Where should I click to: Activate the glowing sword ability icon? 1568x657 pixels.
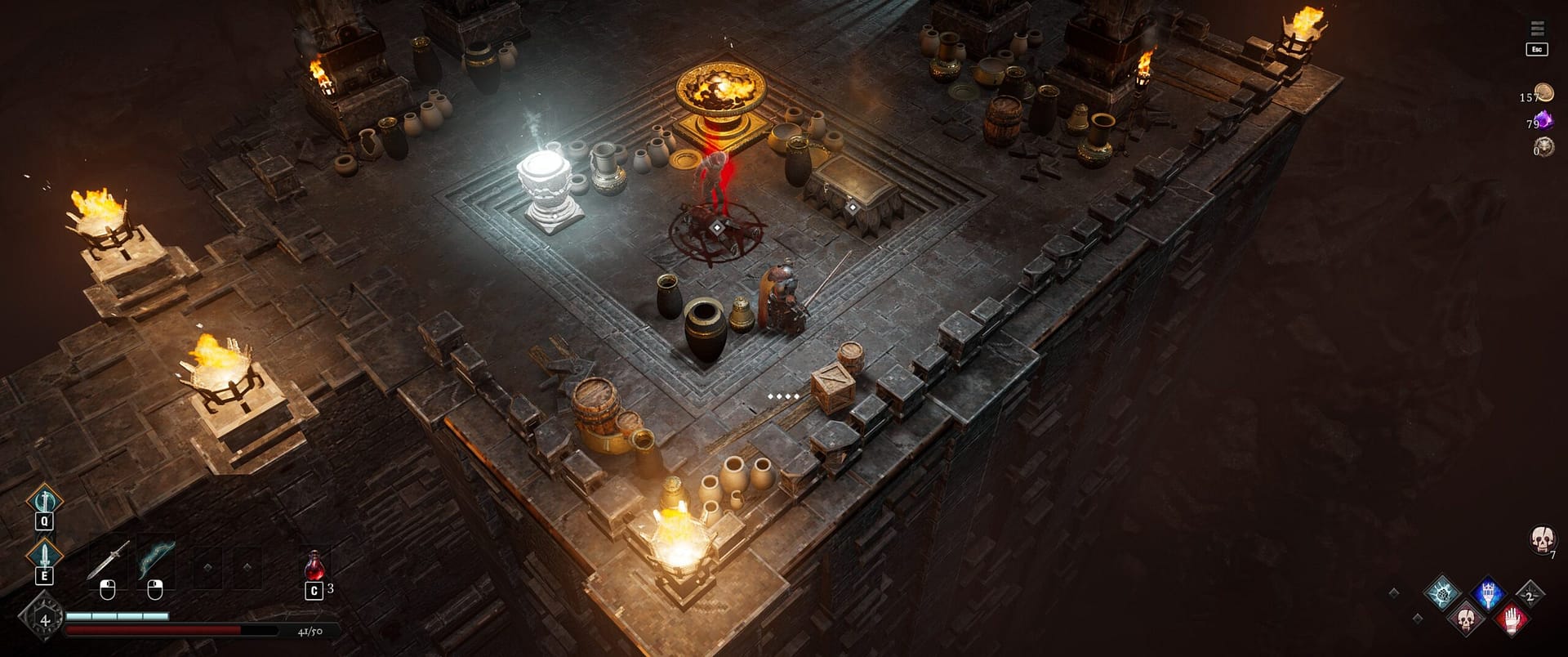click(x=44, y=554)
